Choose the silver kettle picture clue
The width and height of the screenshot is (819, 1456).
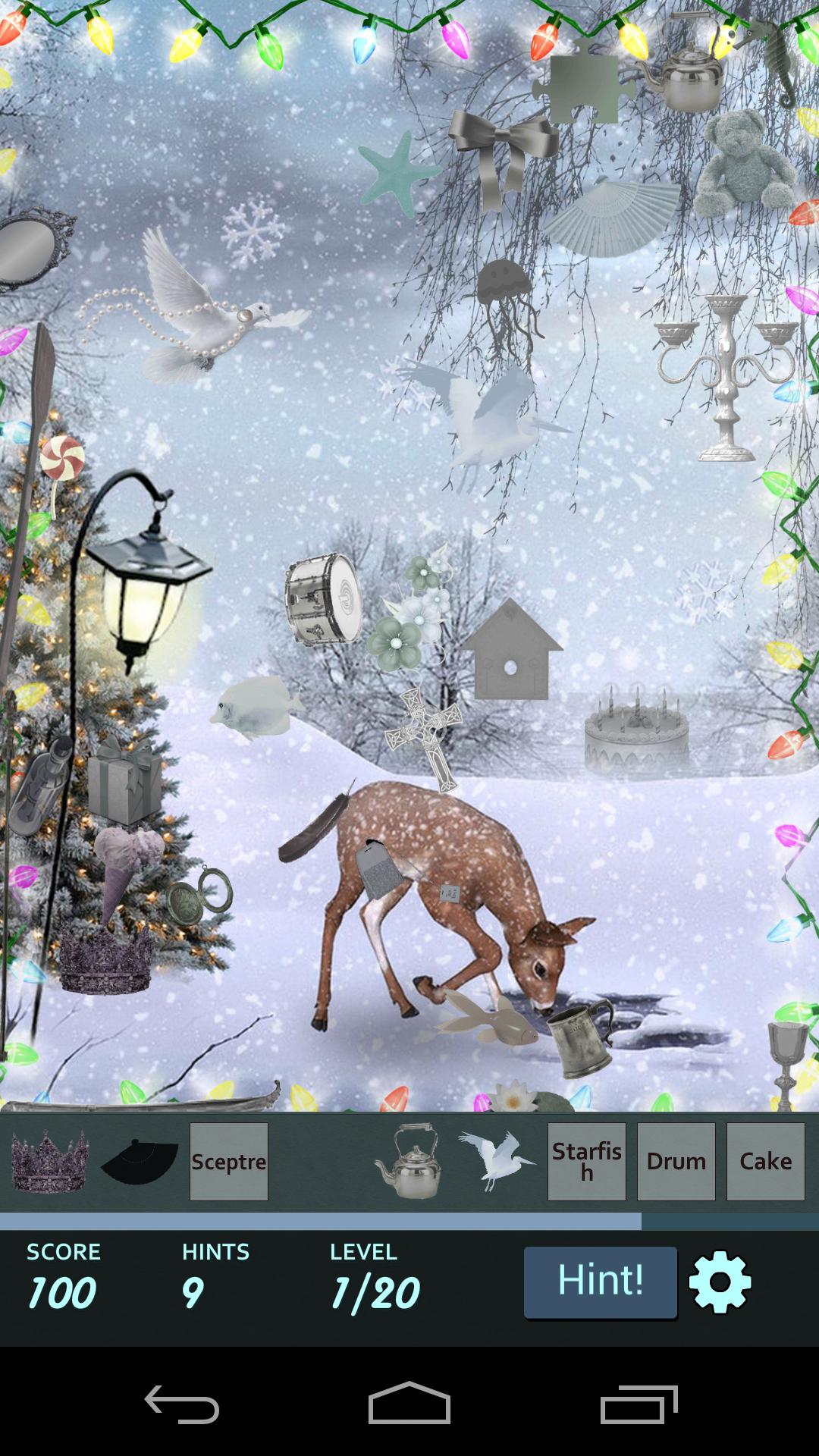click(x=408, y=1161)
